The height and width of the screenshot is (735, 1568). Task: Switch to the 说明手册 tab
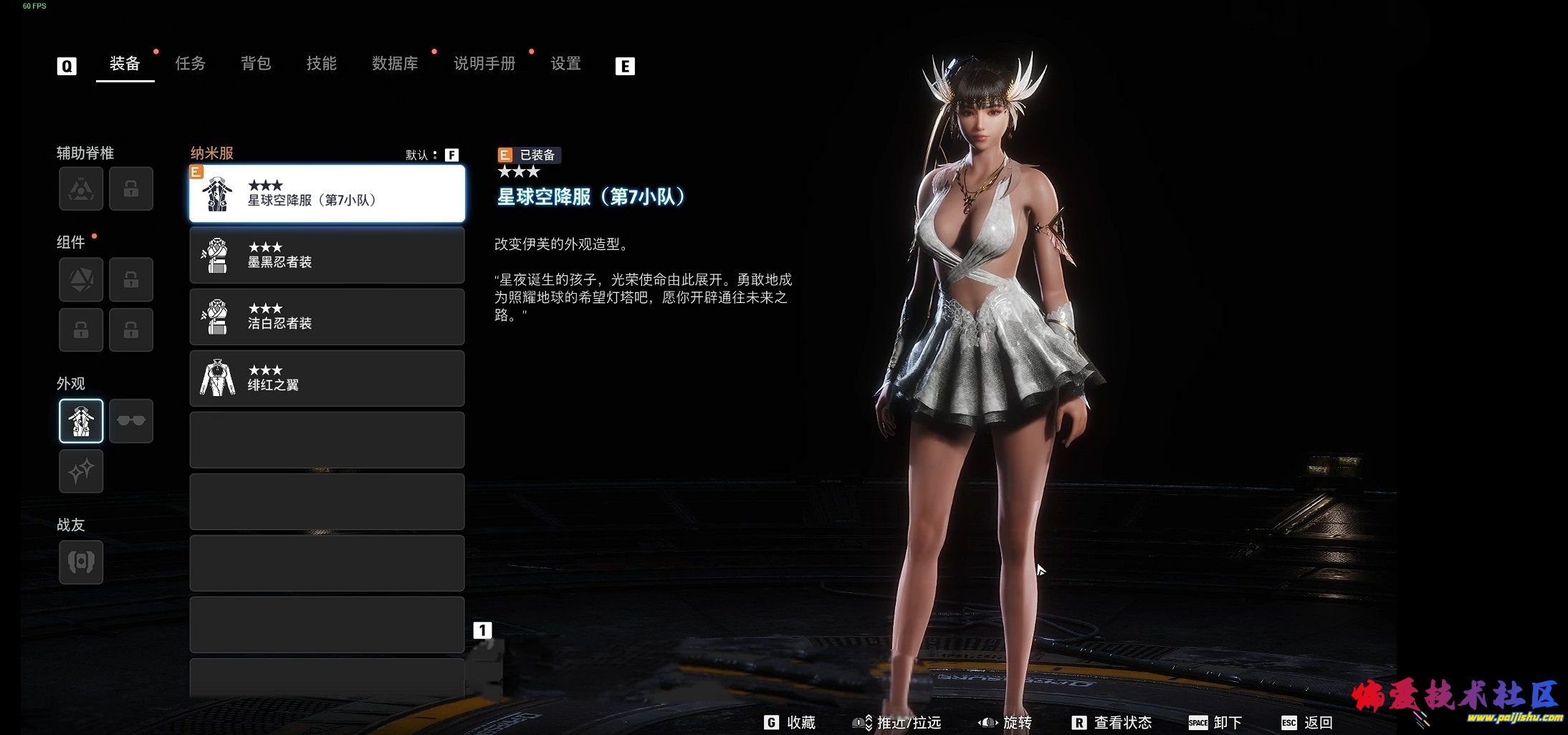click(x=484, y=64)
